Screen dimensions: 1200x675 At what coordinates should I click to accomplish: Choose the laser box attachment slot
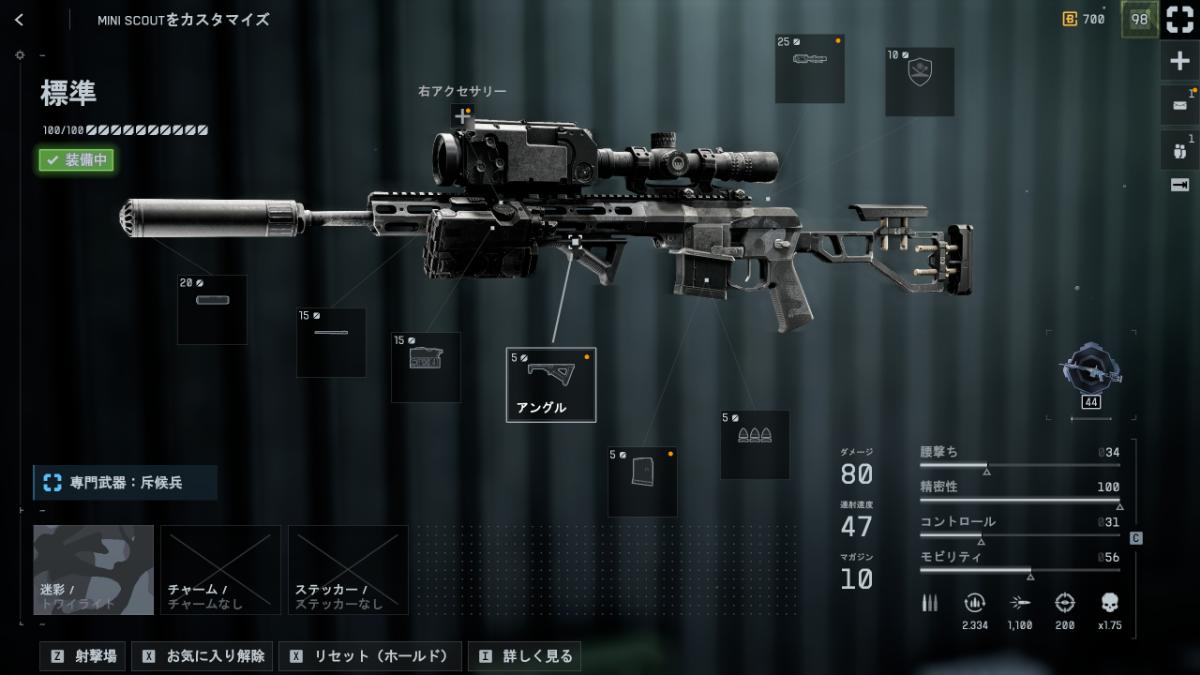click(x=426, y=367)
